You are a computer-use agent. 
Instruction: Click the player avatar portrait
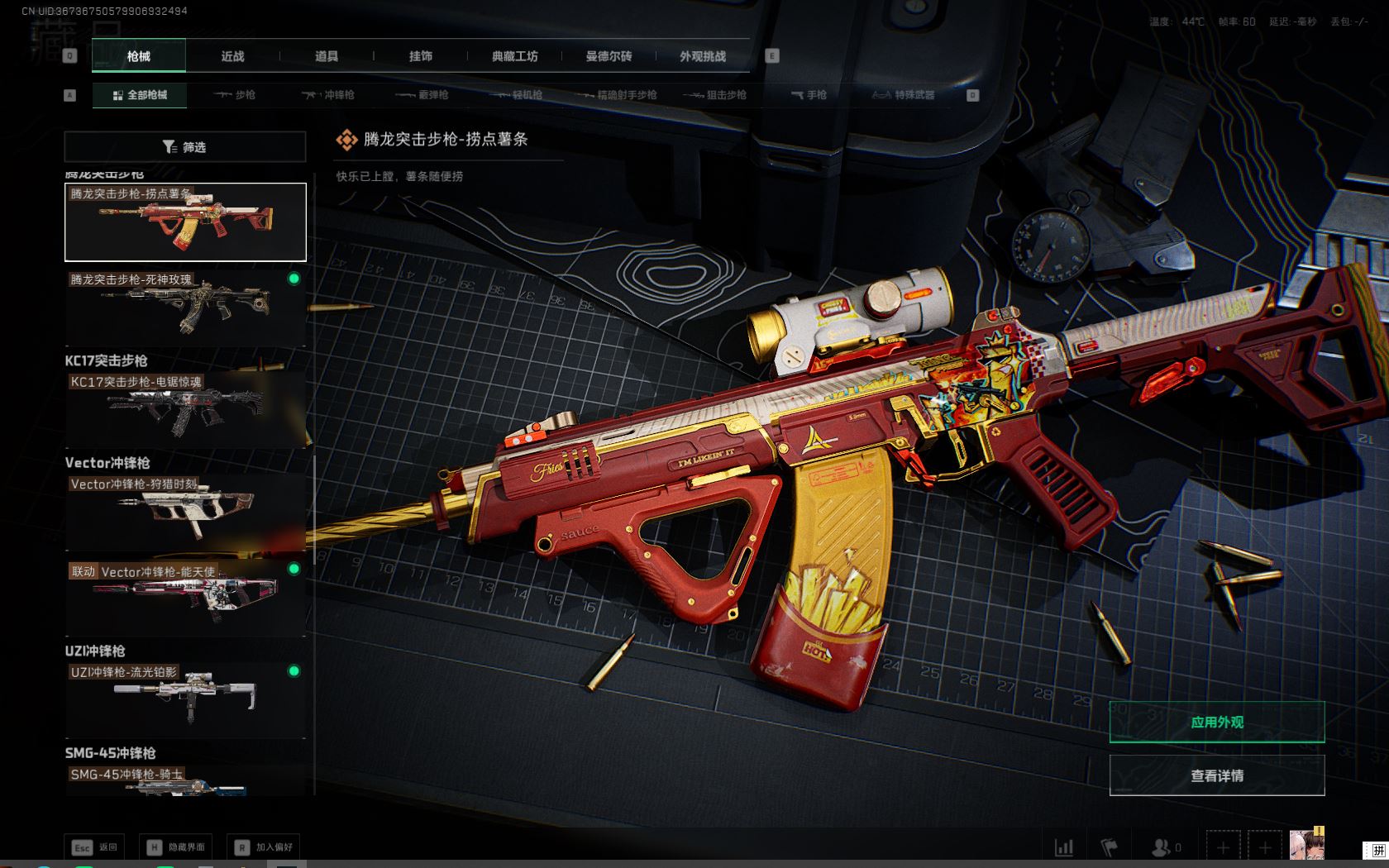1306,846
